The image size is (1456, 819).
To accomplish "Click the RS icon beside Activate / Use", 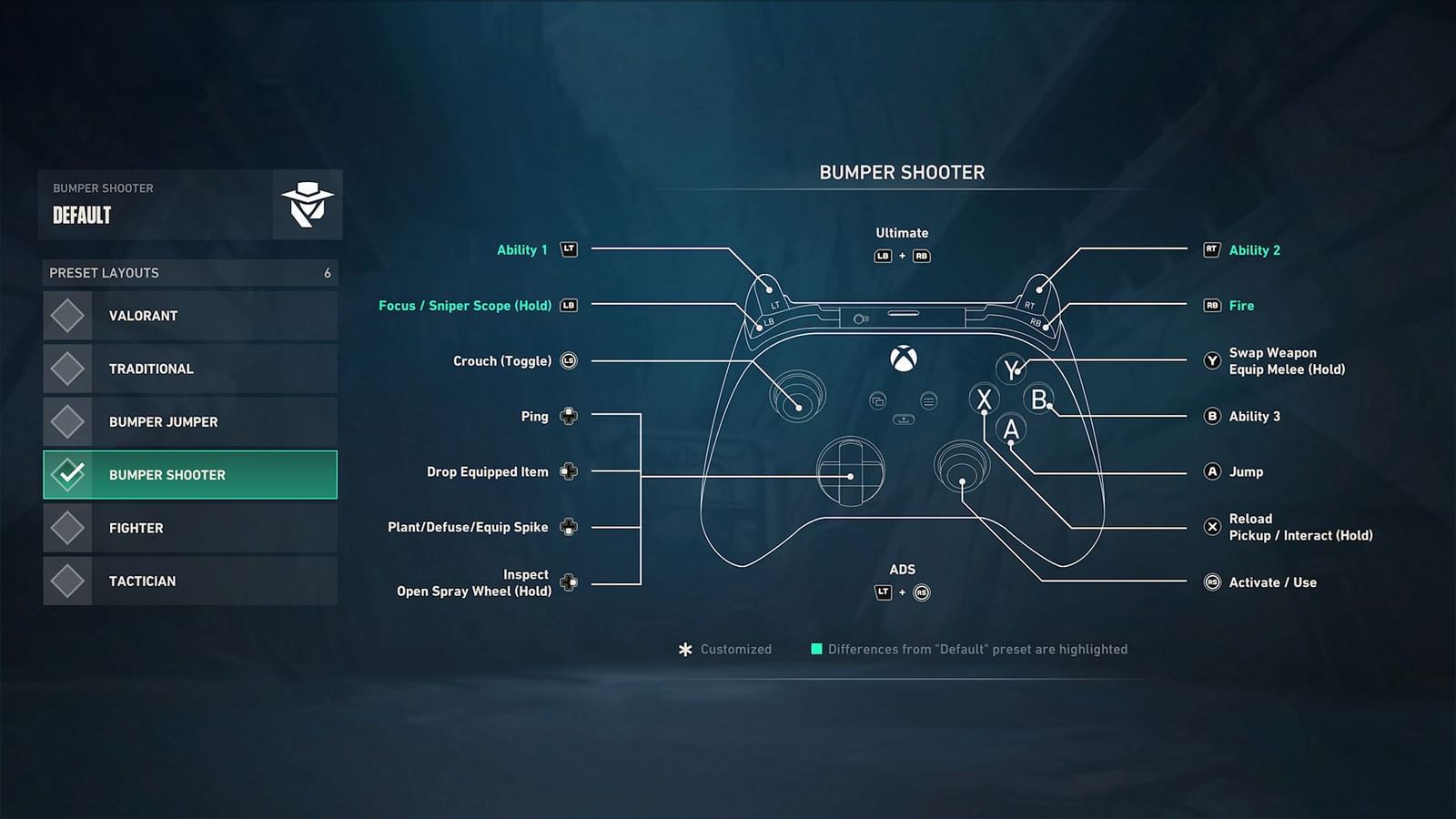I will tap(1212, 582).
